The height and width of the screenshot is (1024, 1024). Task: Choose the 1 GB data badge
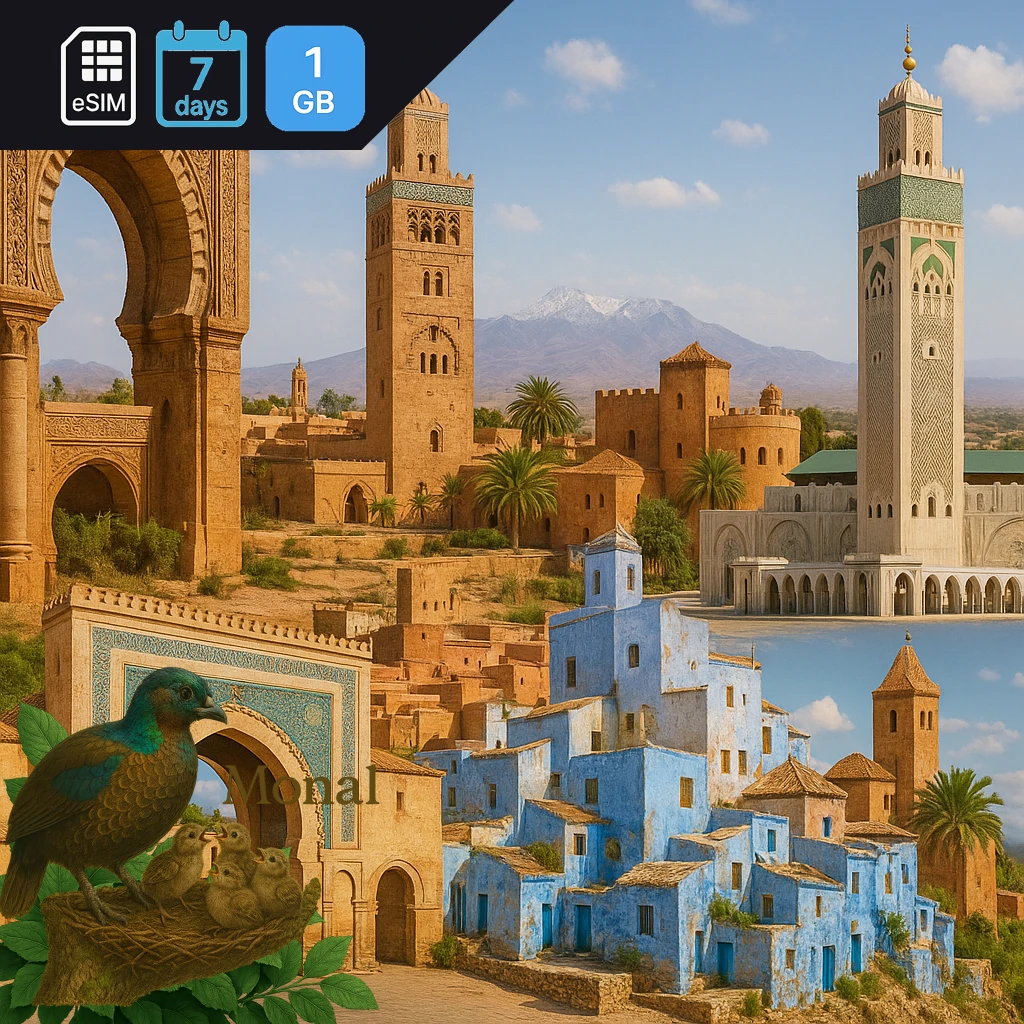[314, 78]
